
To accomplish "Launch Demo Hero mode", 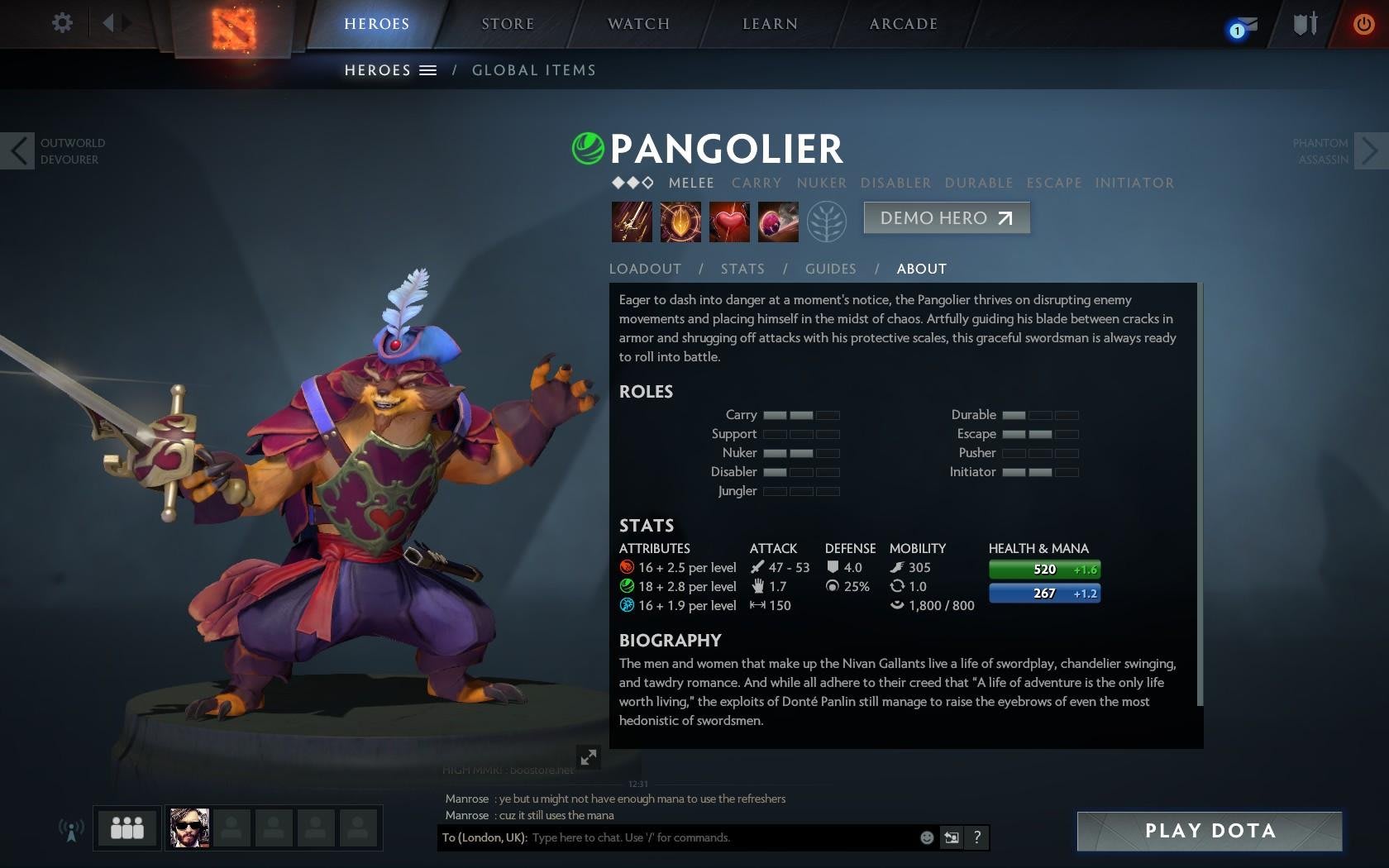I will [946, 218].
